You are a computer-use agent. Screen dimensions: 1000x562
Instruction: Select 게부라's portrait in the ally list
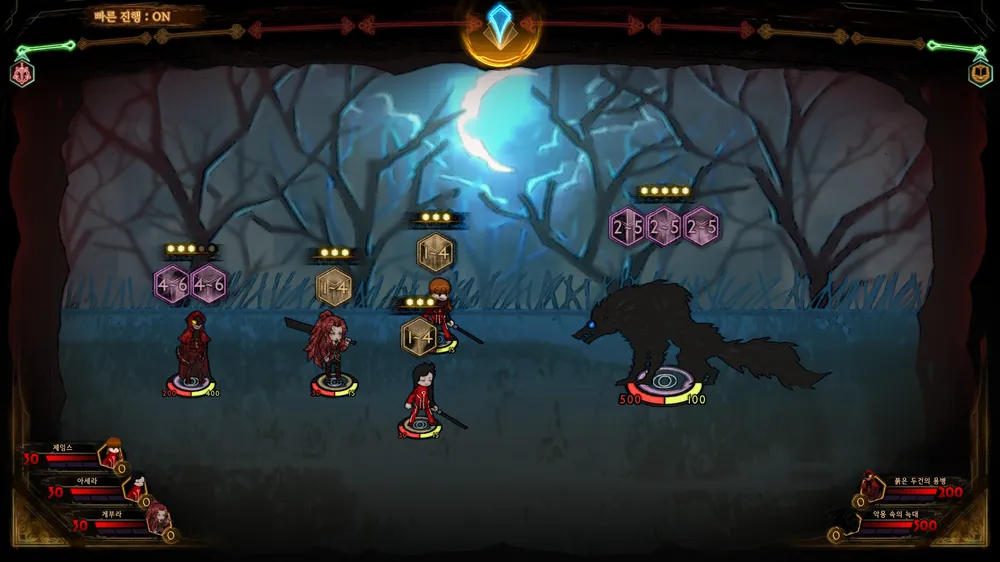158,519
